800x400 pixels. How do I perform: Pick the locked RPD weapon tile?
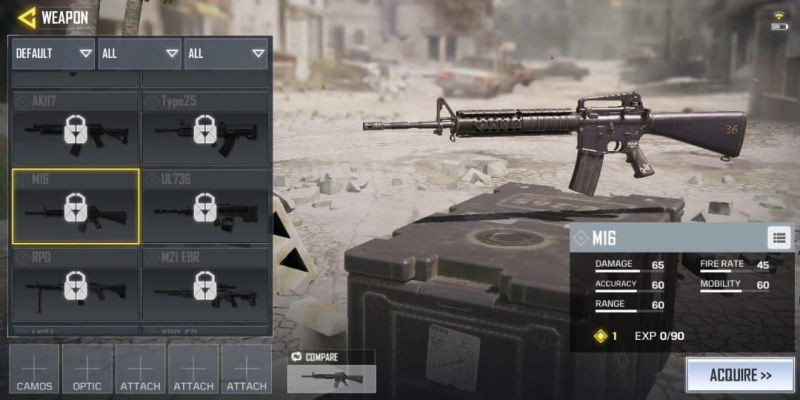[75, 285]
